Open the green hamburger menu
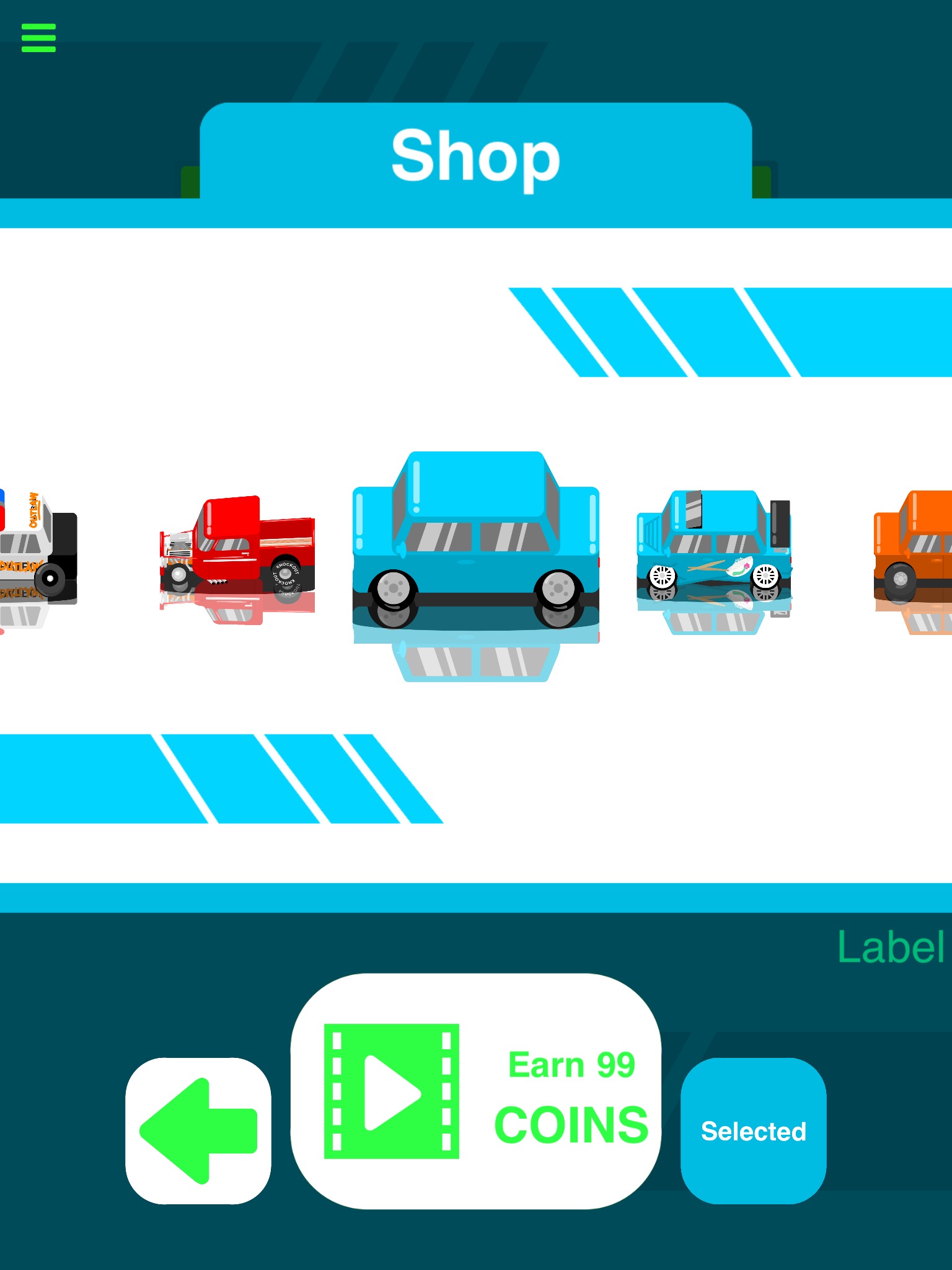The width and height of the screenshot is (952, 1270). (x=38, y=38)
